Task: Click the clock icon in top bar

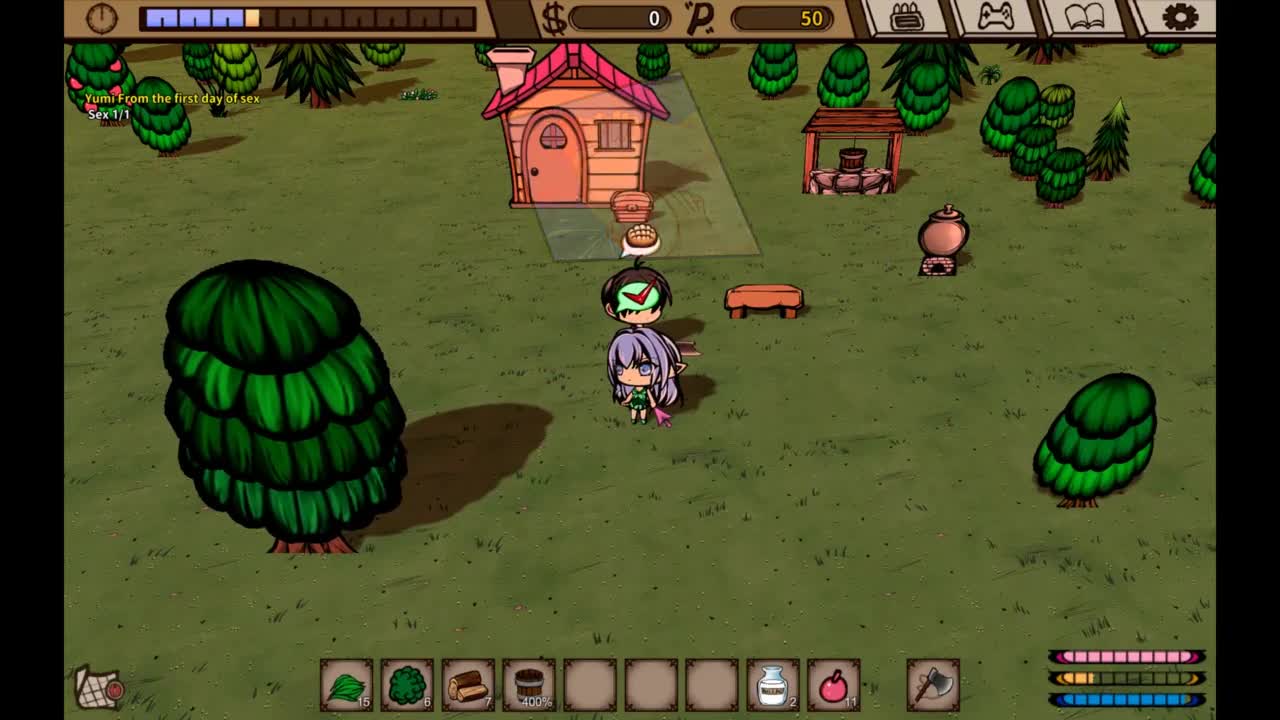Action: pyautogui.click(x=102, y=18)
